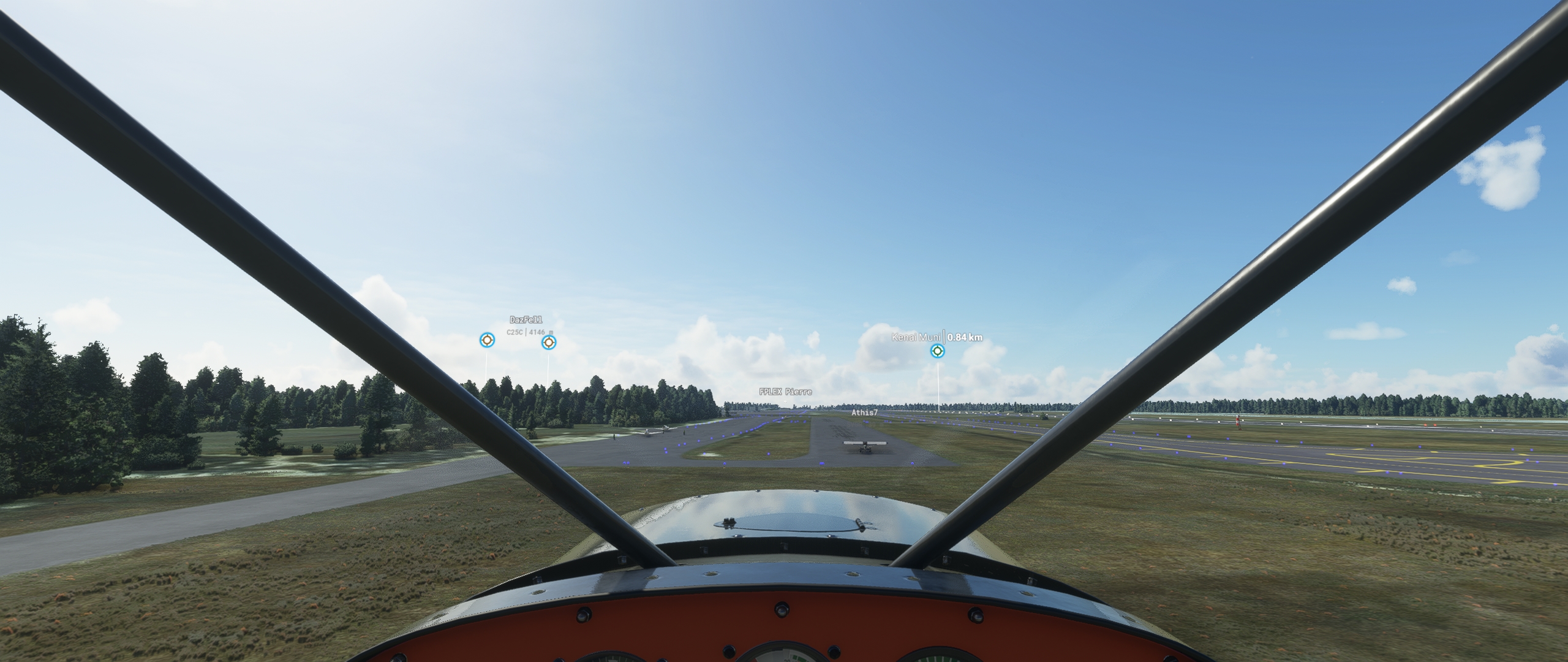Click the parked plane near the left taxiway
This screenshot has width=1568, height=662.
[648, 432]
